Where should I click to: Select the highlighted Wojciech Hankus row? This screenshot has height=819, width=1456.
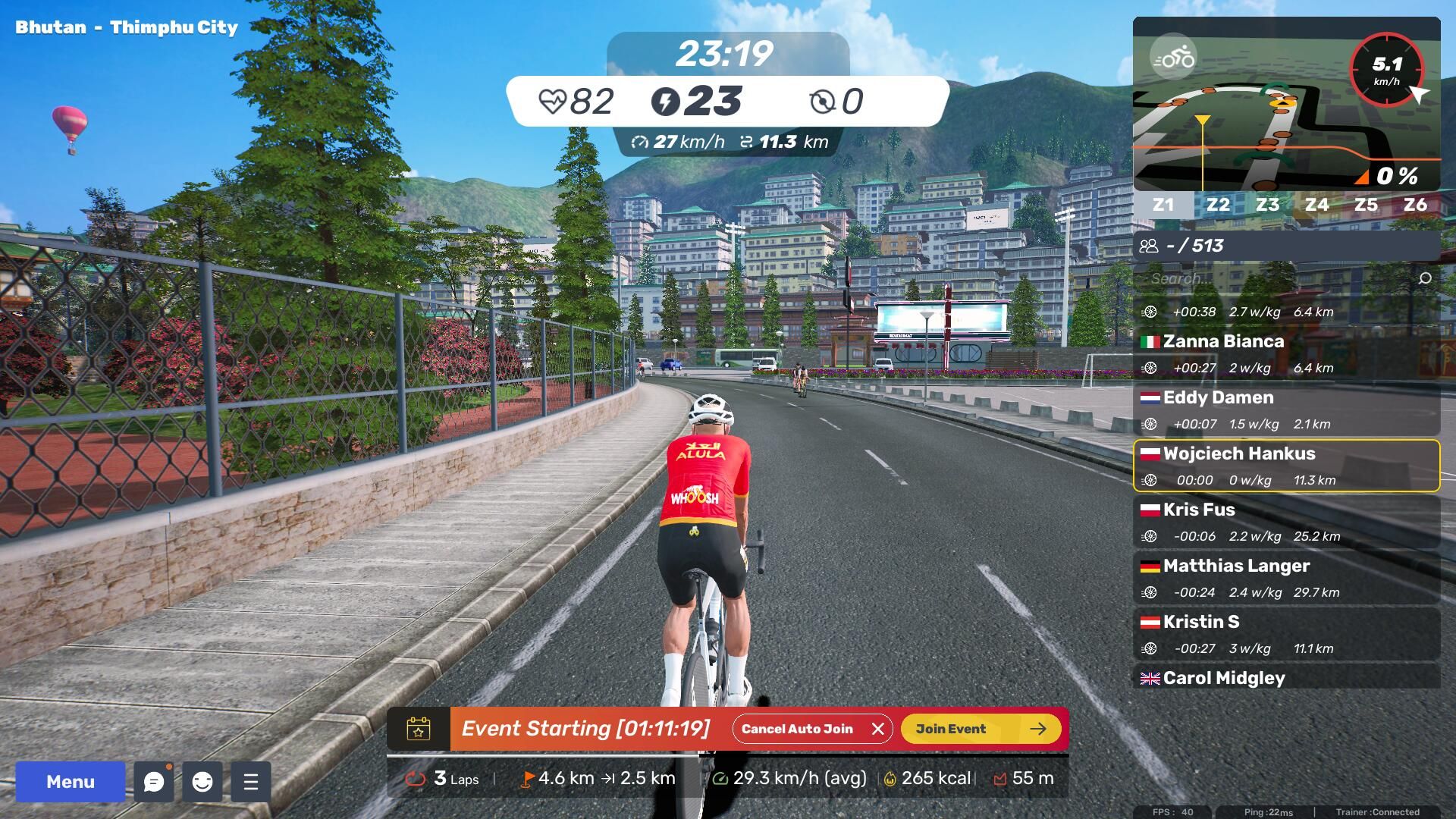[x=1286, y=466]
